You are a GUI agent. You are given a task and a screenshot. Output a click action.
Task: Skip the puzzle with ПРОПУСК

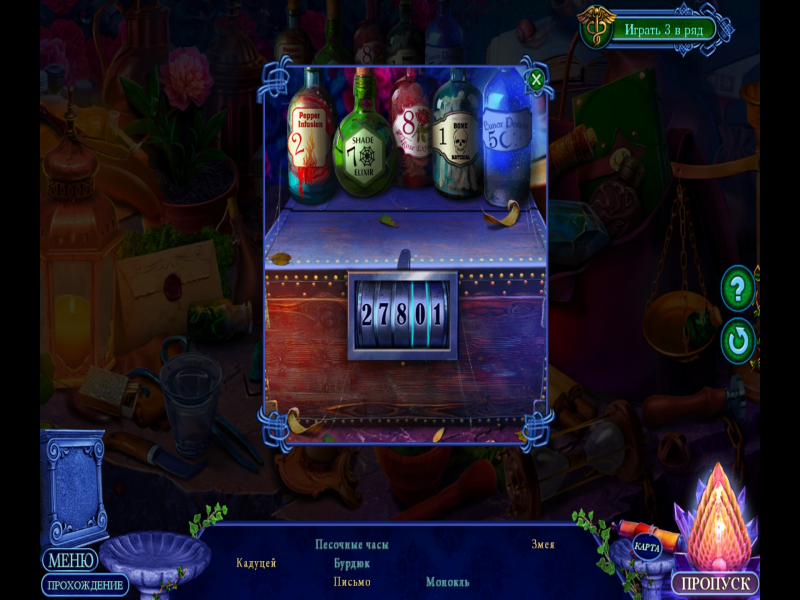coord(714,583)
